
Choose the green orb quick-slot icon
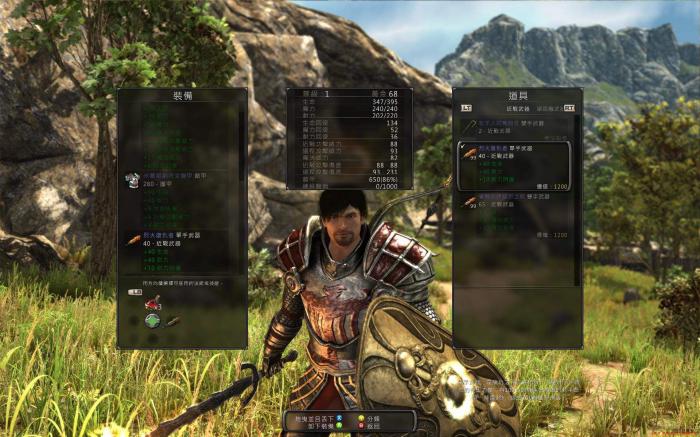coord(151,321)
